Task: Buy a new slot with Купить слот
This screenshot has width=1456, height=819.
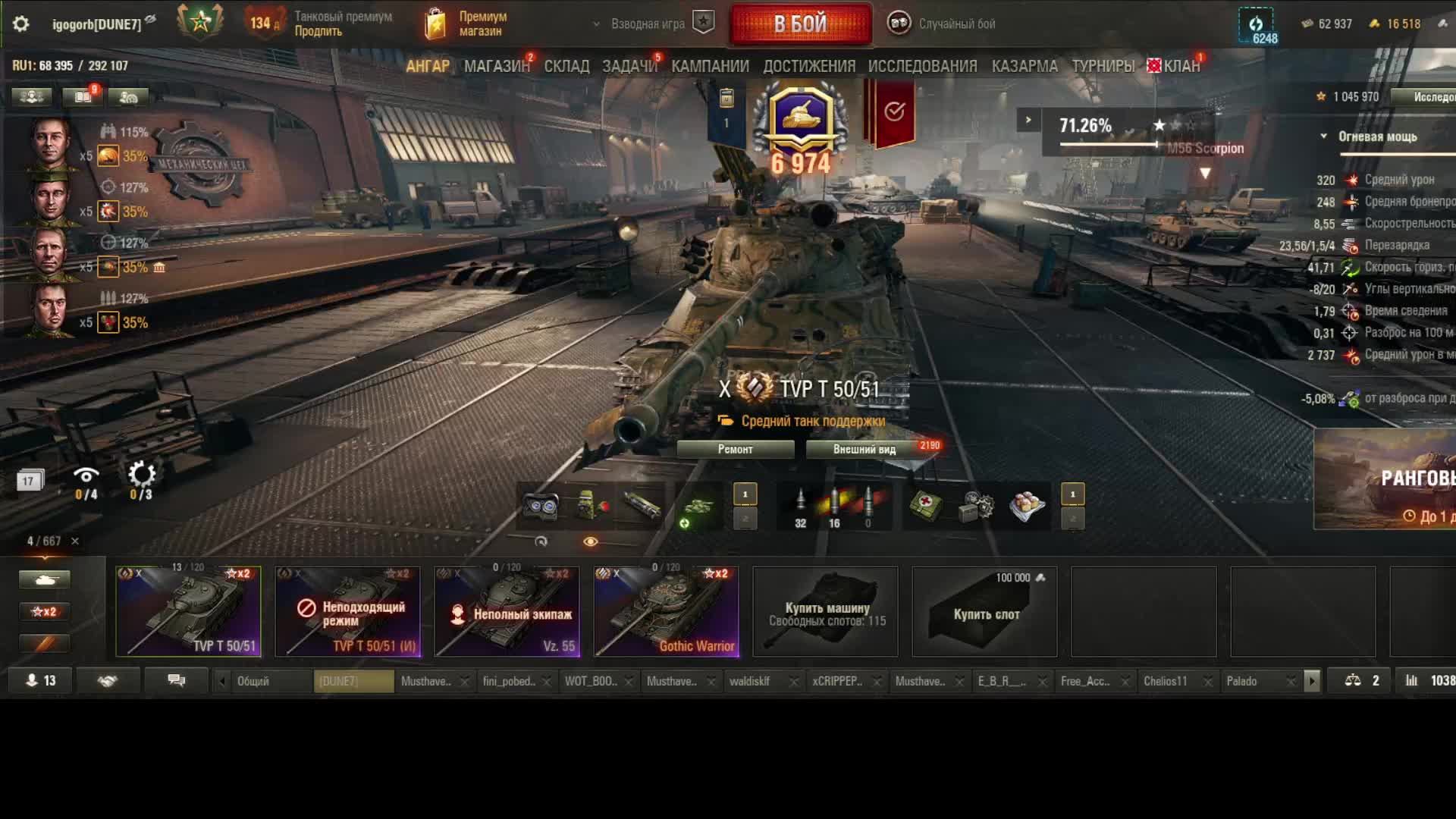Action: click(x=985, y=611)
